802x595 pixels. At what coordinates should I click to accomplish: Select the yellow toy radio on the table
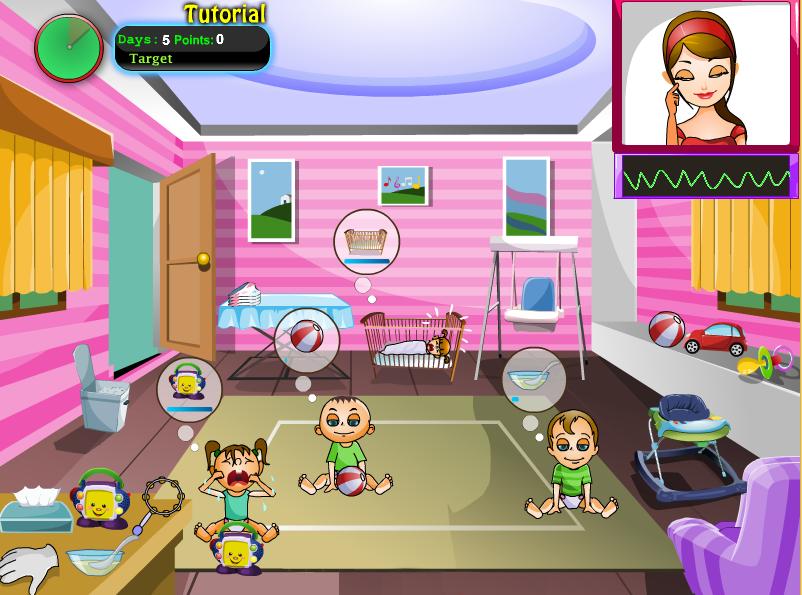click(x=100, y=497)
